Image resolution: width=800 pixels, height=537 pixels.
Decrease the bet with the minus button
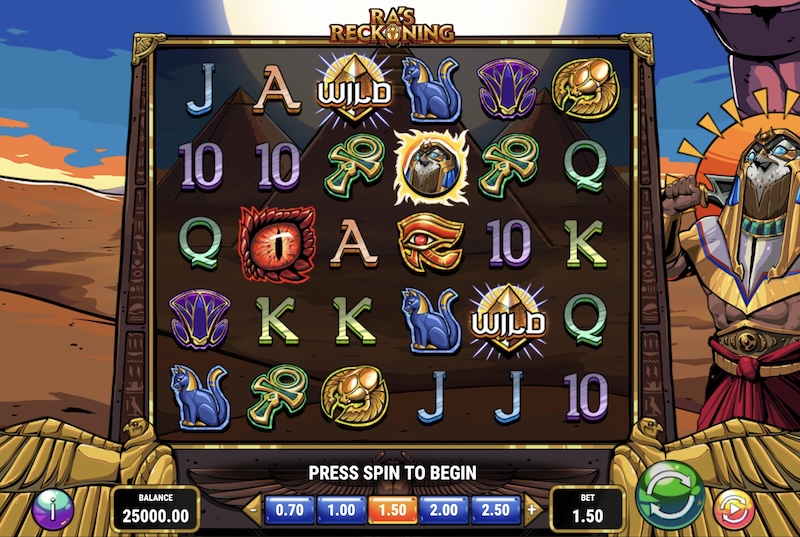pyautogui.click(x=253, y=509)
